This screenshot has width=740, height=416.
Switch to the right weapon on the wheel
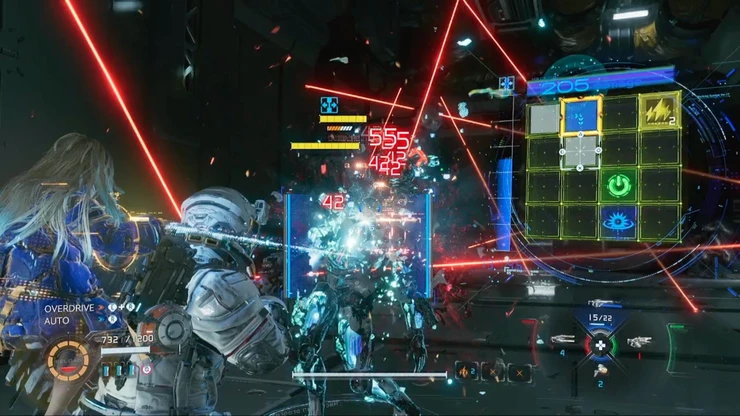click(x=638, y=341)
